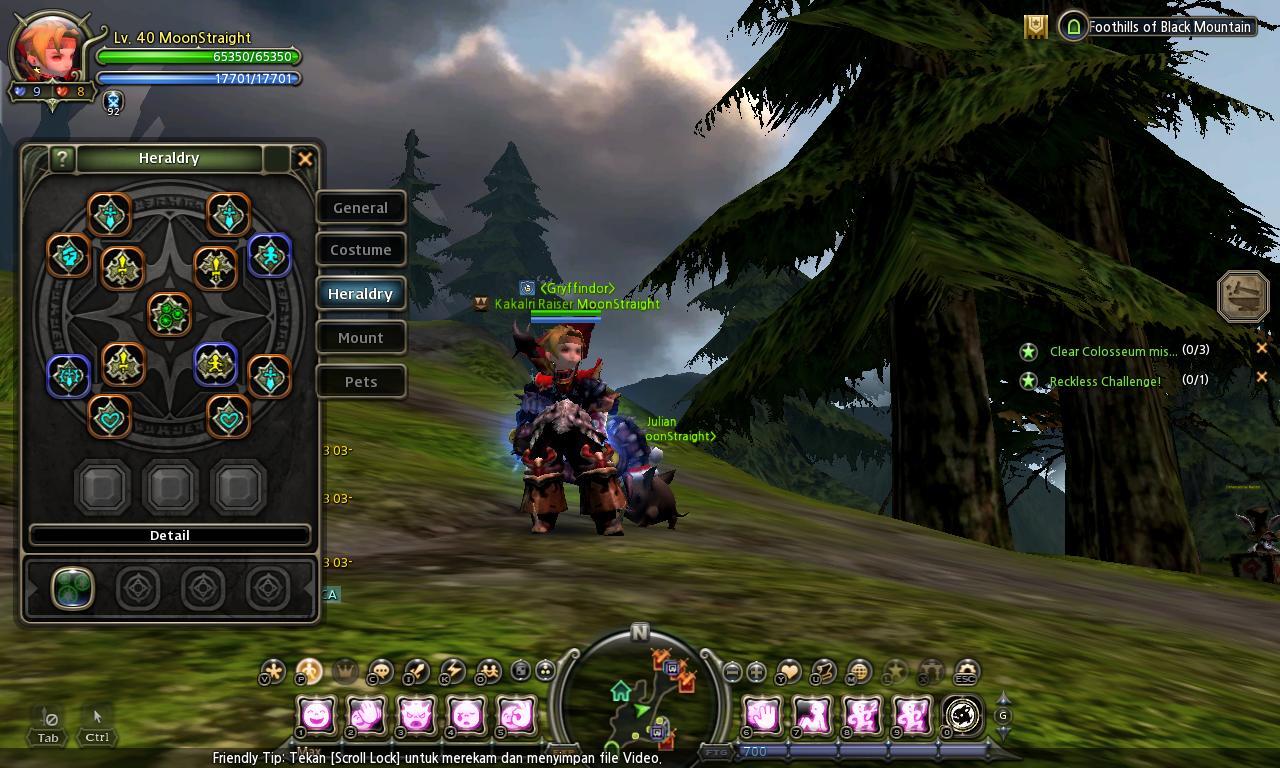This screenshot has width=1280, height=768.
Task: Open the Reckless Challenge quest entry
Action: click(1104, 381)
